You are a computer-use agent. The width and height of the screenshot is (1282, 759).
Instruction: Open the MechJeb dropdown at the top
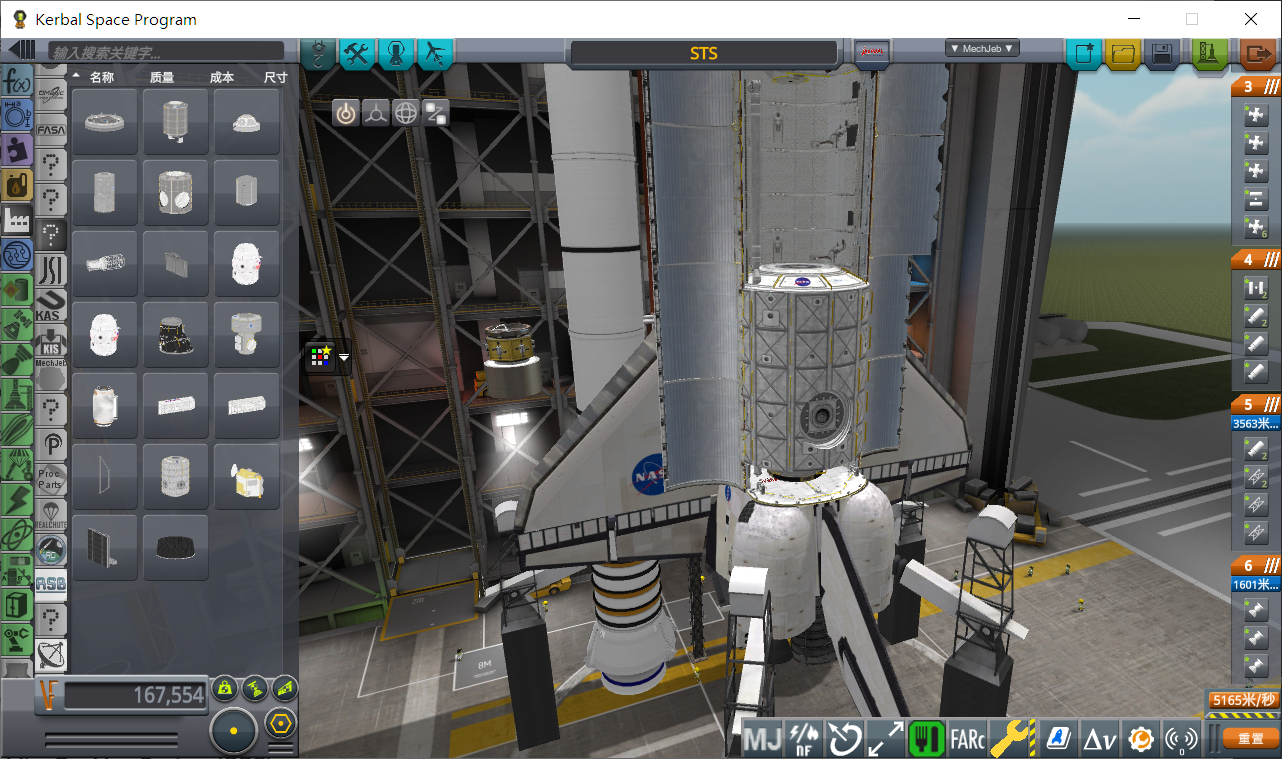pos(981,47)
